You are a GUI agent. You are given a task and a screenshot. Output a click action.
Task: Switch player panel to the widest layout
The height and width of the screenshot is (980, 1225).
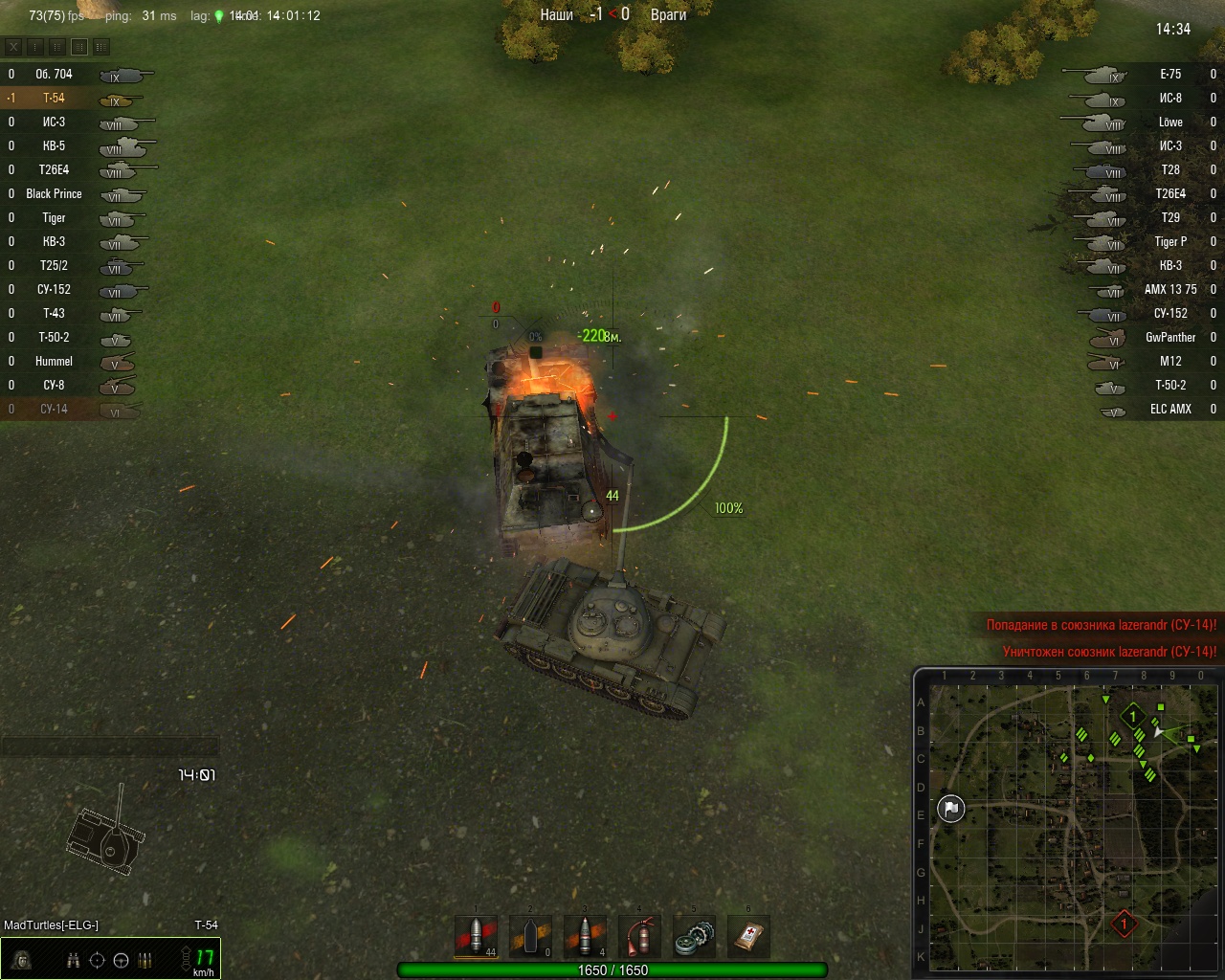tap(100, 46)
